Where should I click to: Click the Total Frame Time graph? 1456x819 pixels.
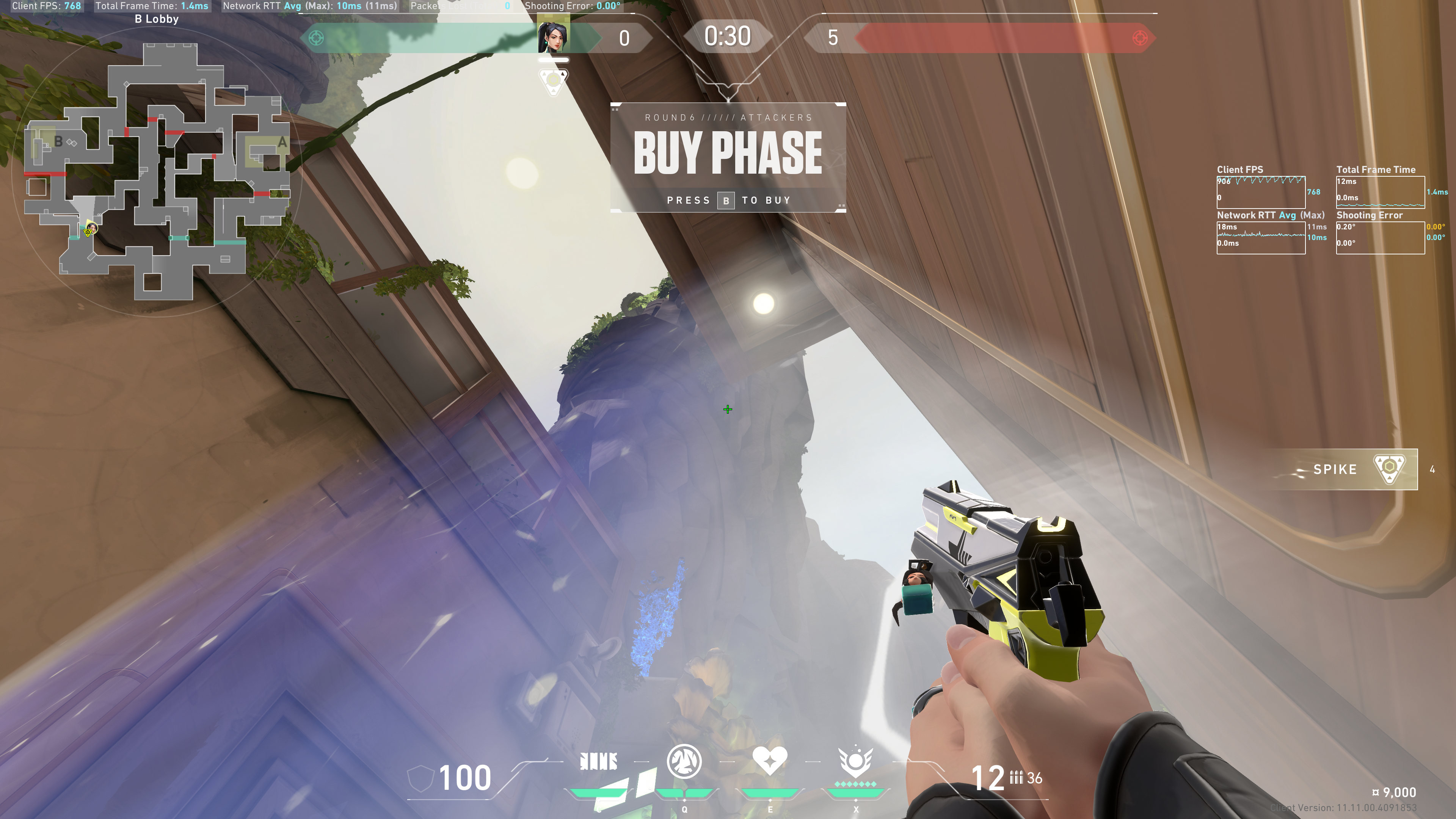click(x=1380, y=192)
